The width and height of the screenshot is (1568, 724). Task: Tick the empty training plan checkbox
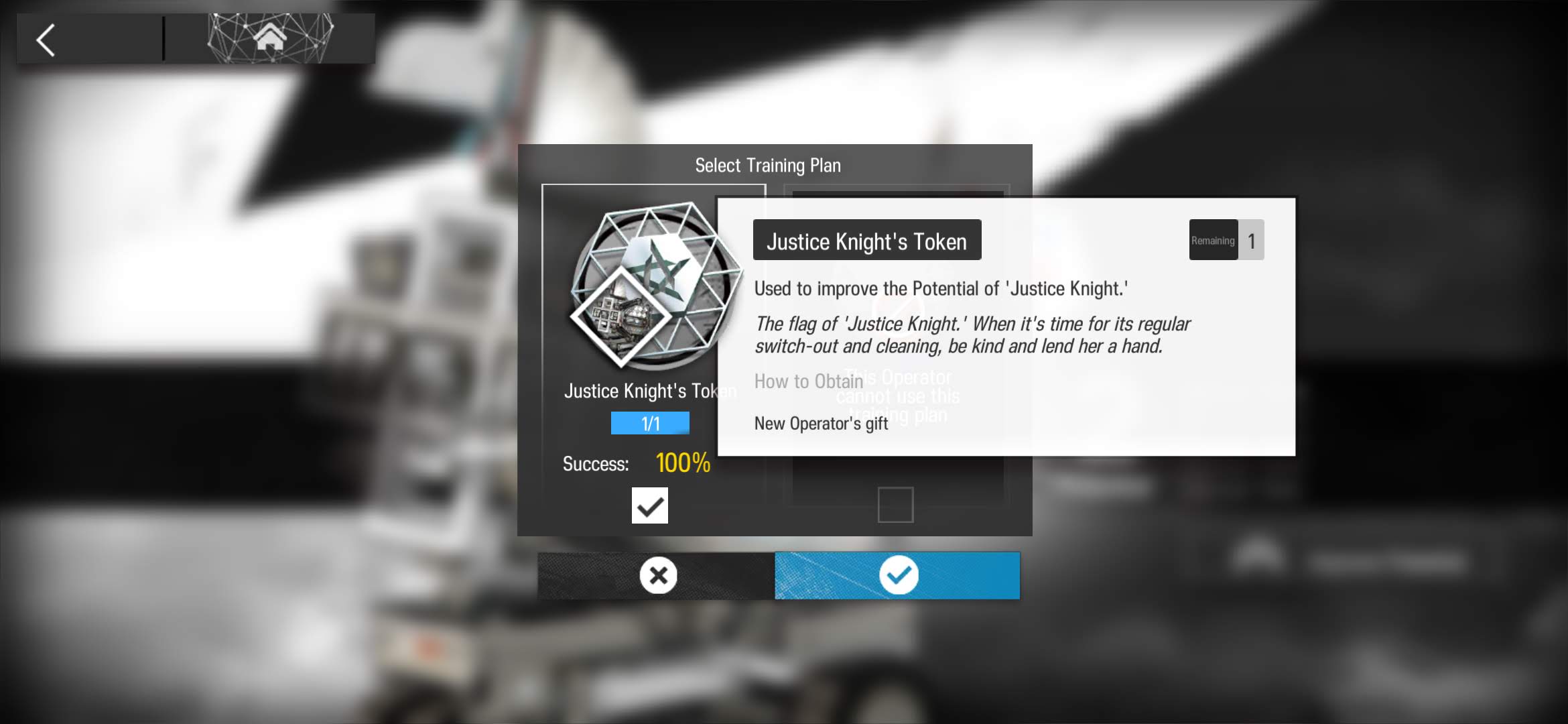pyautogui.click(x=895, y=505)
